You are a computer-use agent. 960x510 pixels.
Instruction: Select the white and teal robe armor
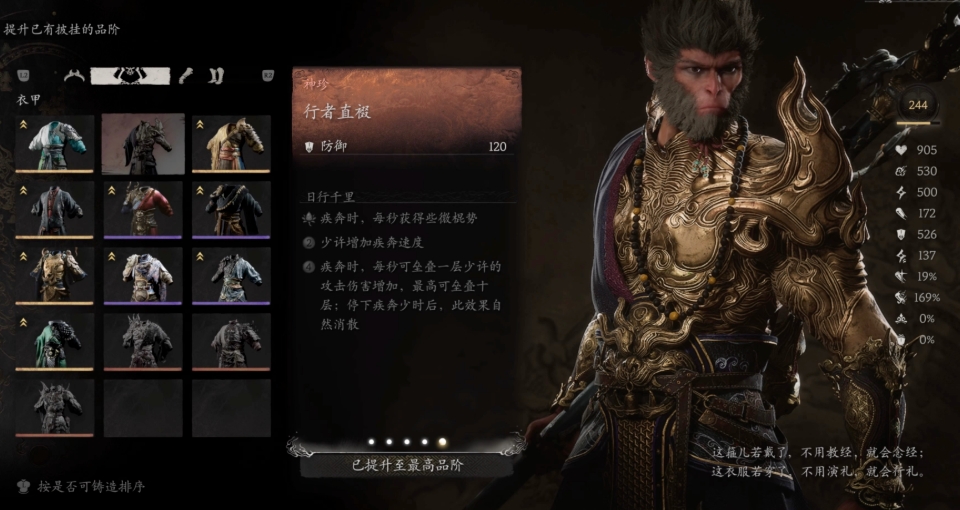(55, 142)
